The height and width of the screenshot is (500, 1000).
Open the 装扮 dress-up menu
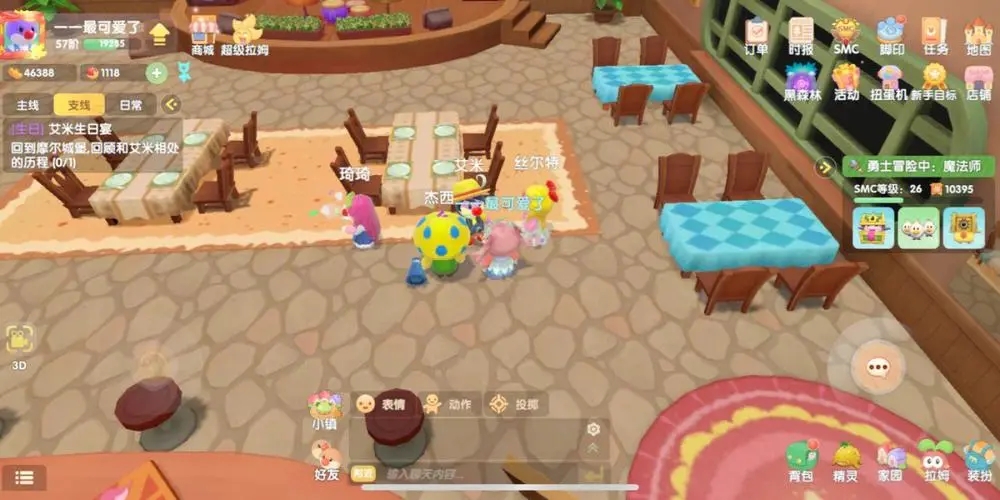979,462
